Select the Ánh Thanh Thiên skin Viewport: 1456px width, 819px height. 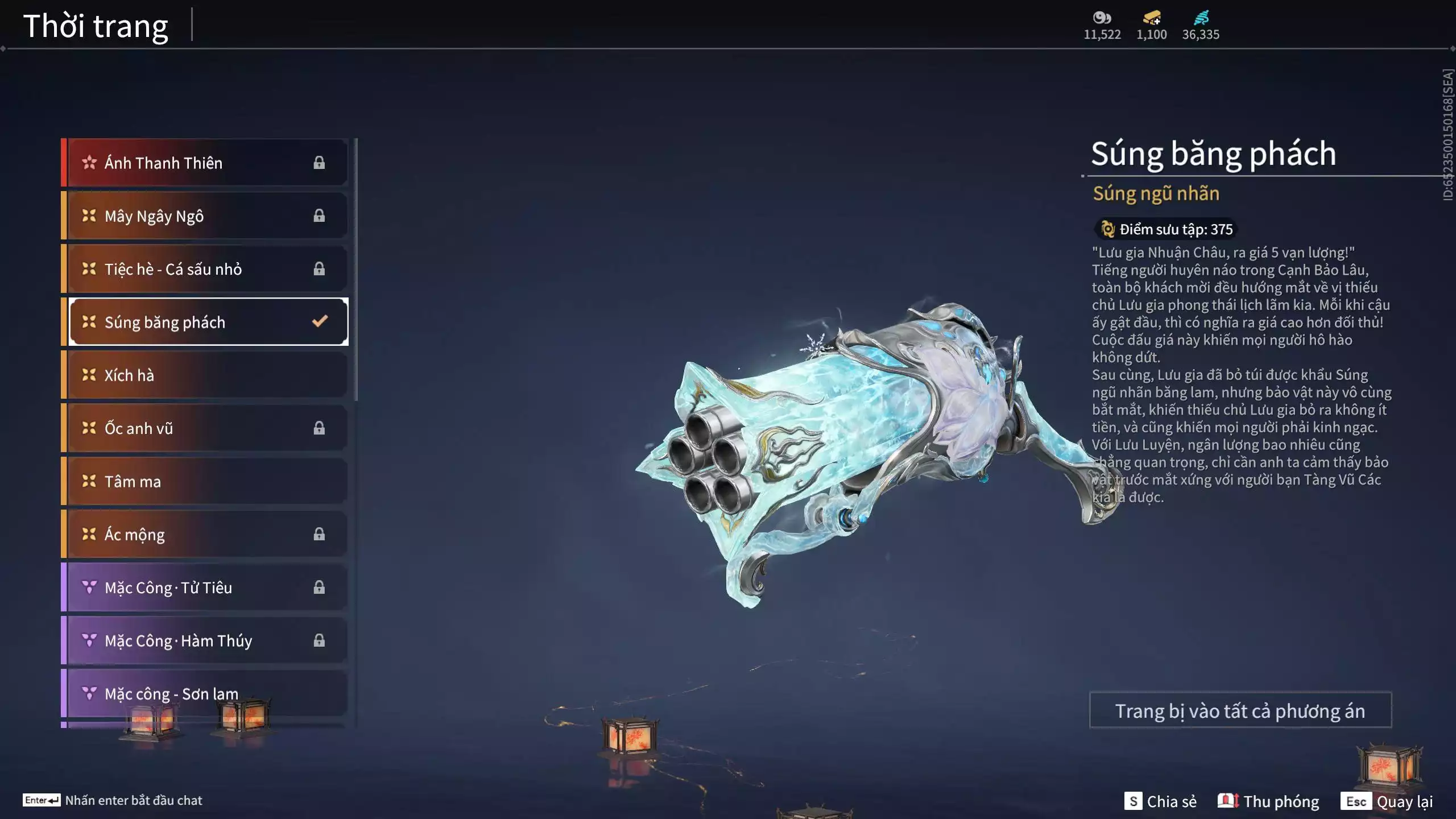point(205,163)
